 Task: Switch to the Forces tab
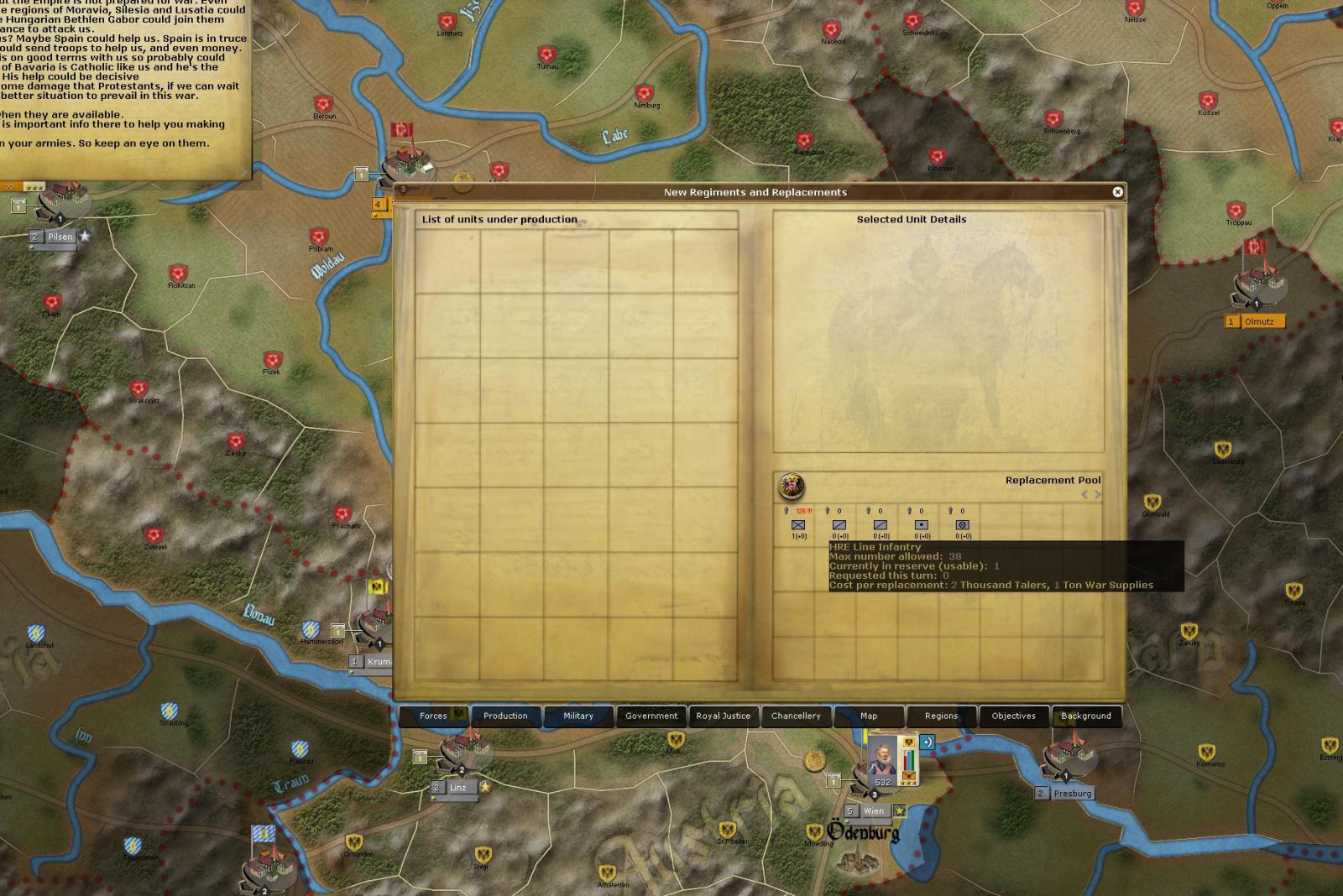(x=433, y=716)
